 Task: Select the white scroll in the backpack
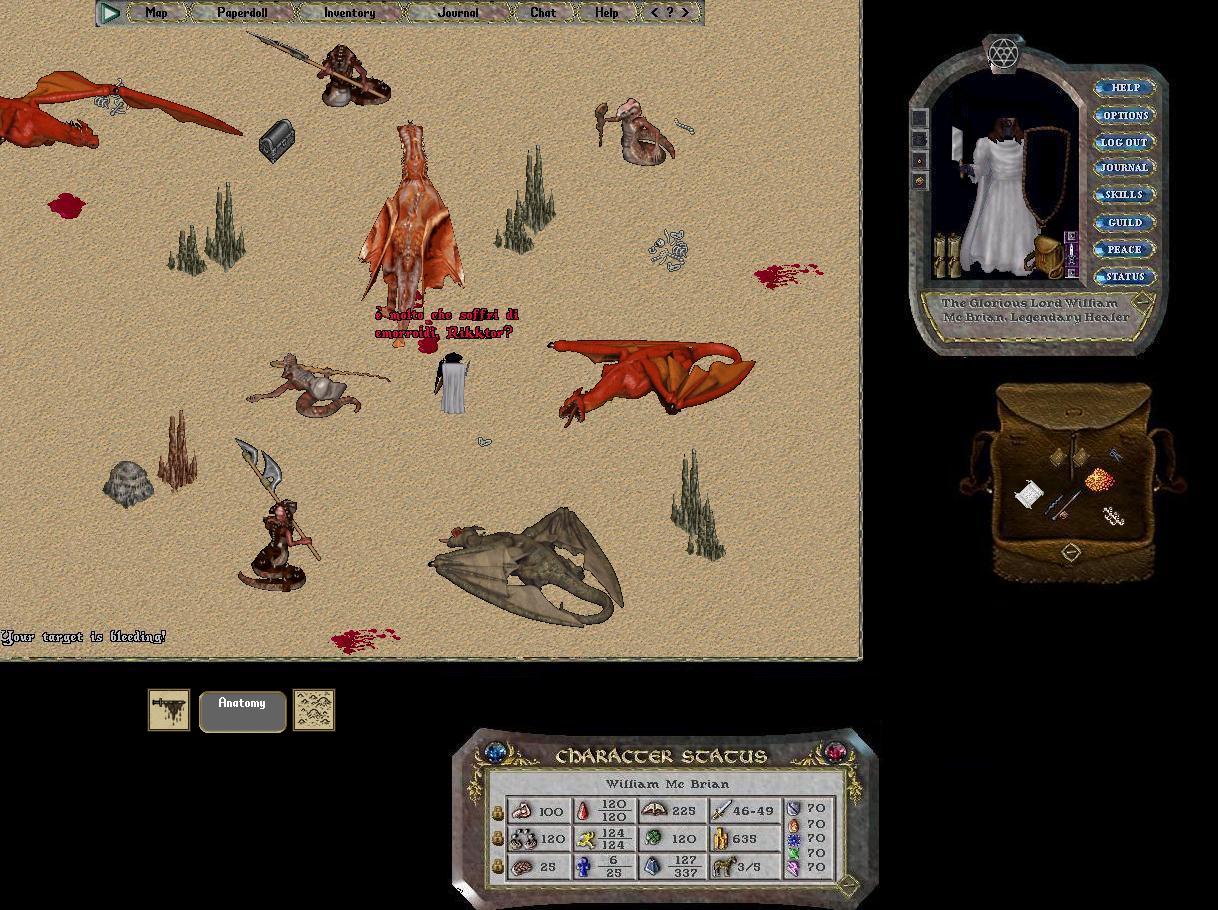click(x=1029, y=494)
